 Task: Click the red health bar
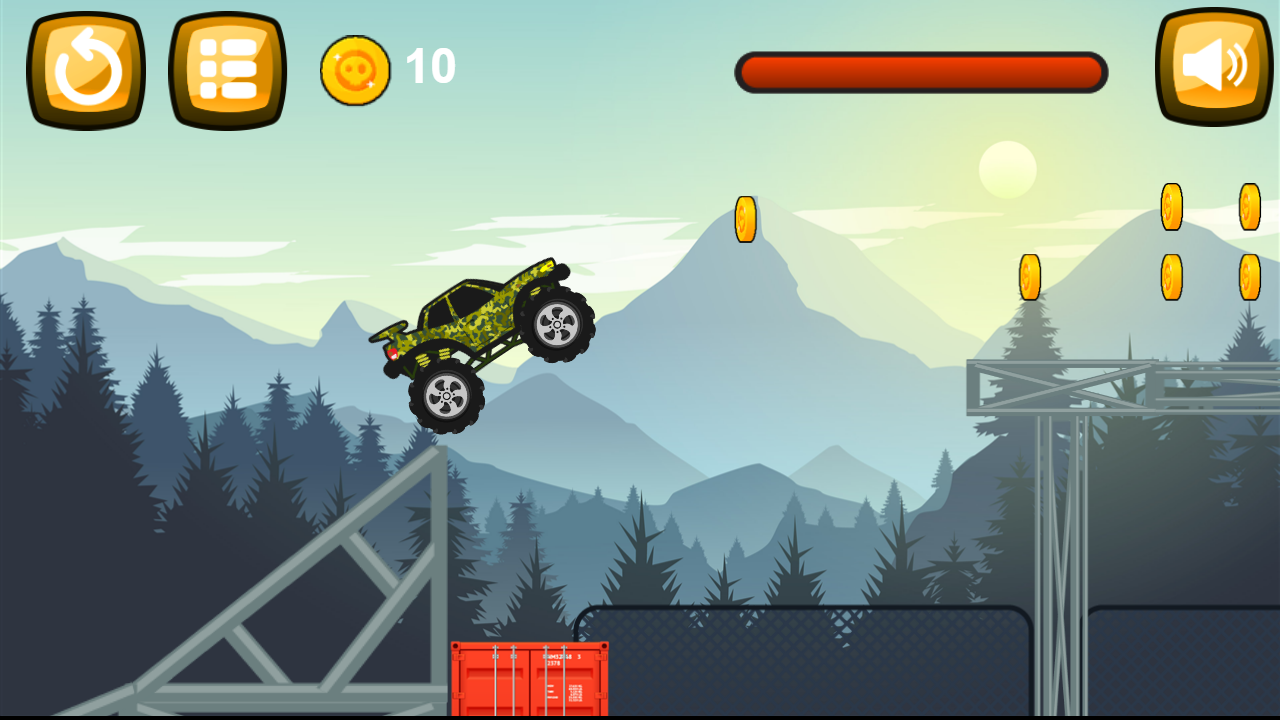point(920,71)
